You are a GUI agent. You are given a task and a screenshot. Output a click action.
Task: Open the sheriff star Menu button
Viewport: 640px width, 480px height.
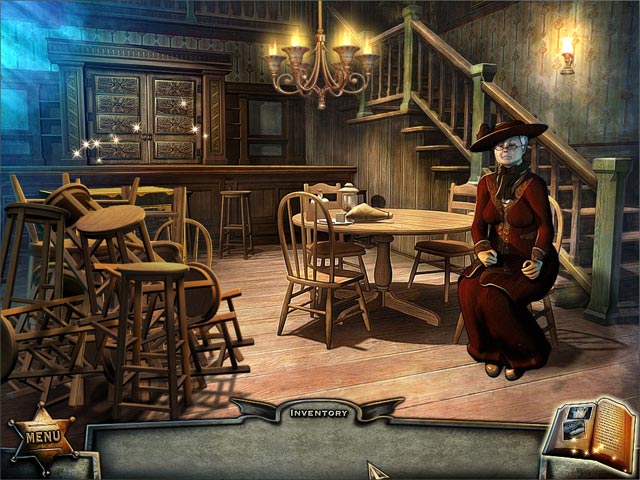click(x=43, y=436)
